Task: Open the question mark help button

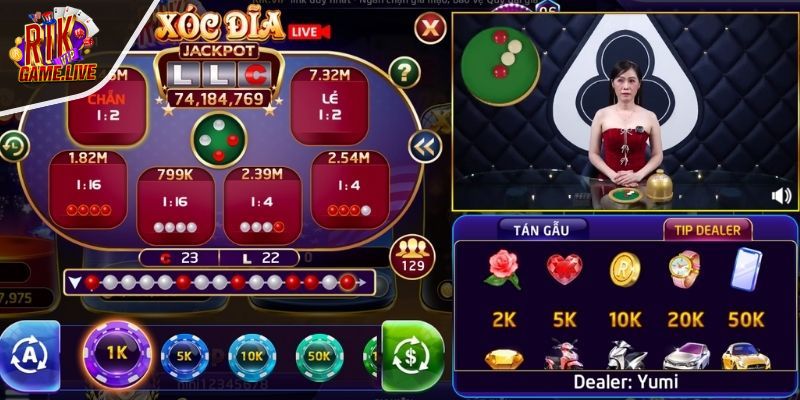Action: coord(403,71)
